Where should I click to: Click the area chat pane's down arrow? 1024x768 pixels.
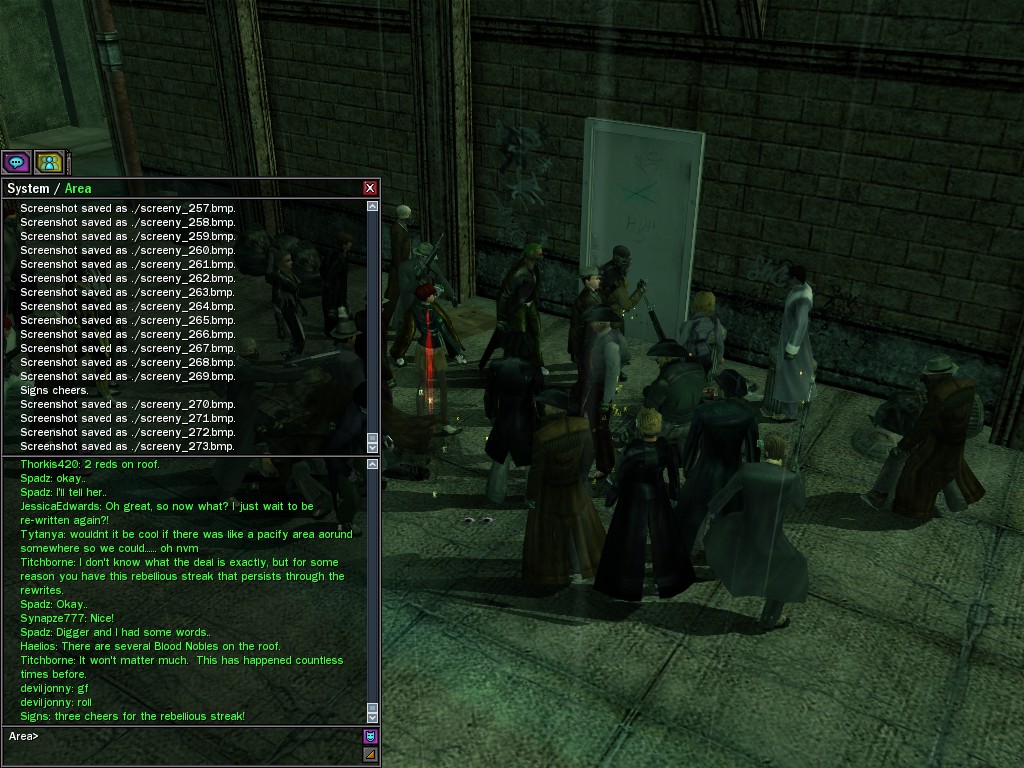(373, 717)
